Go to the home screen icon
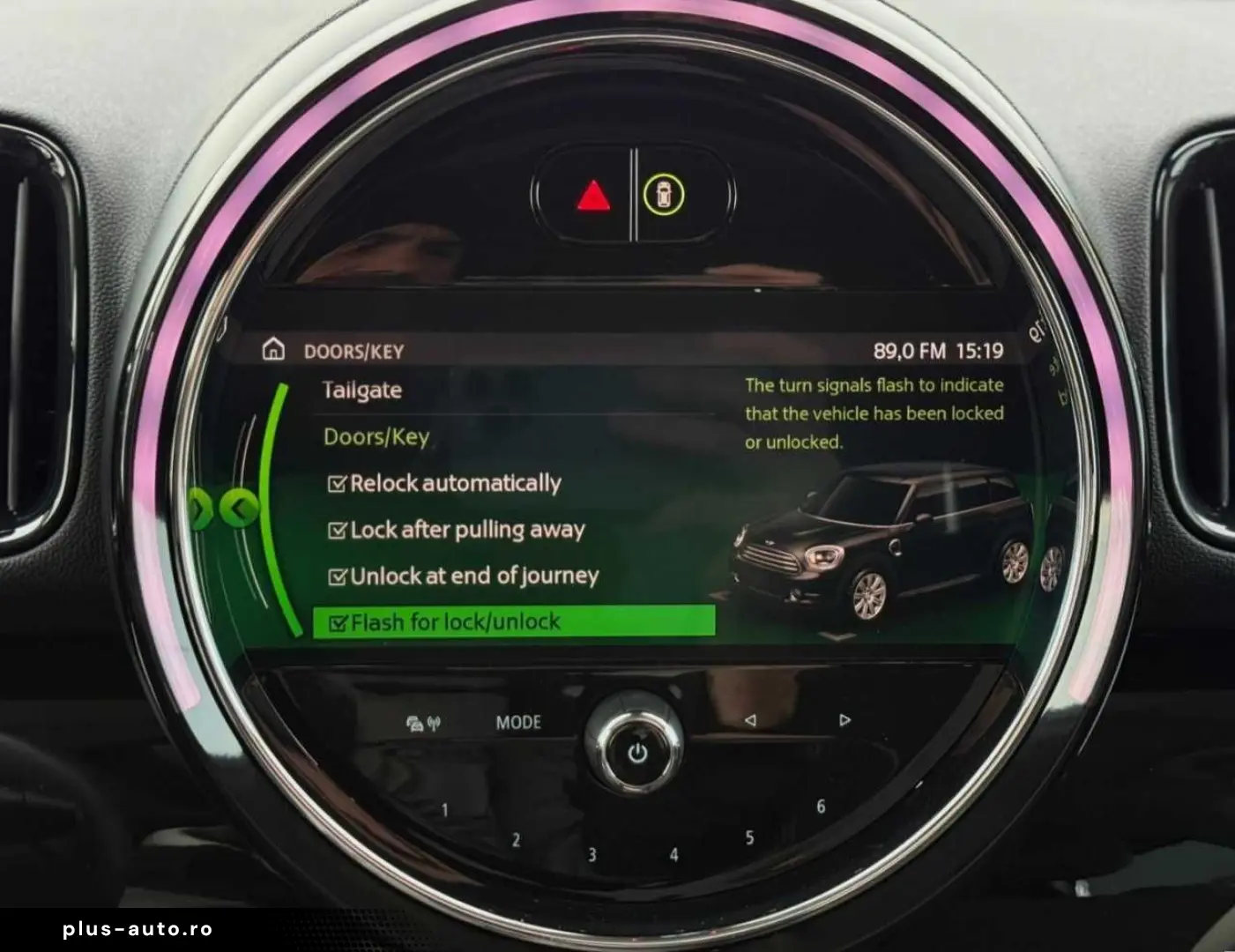This screenshot has width=1235, height=952. [273, 350]
